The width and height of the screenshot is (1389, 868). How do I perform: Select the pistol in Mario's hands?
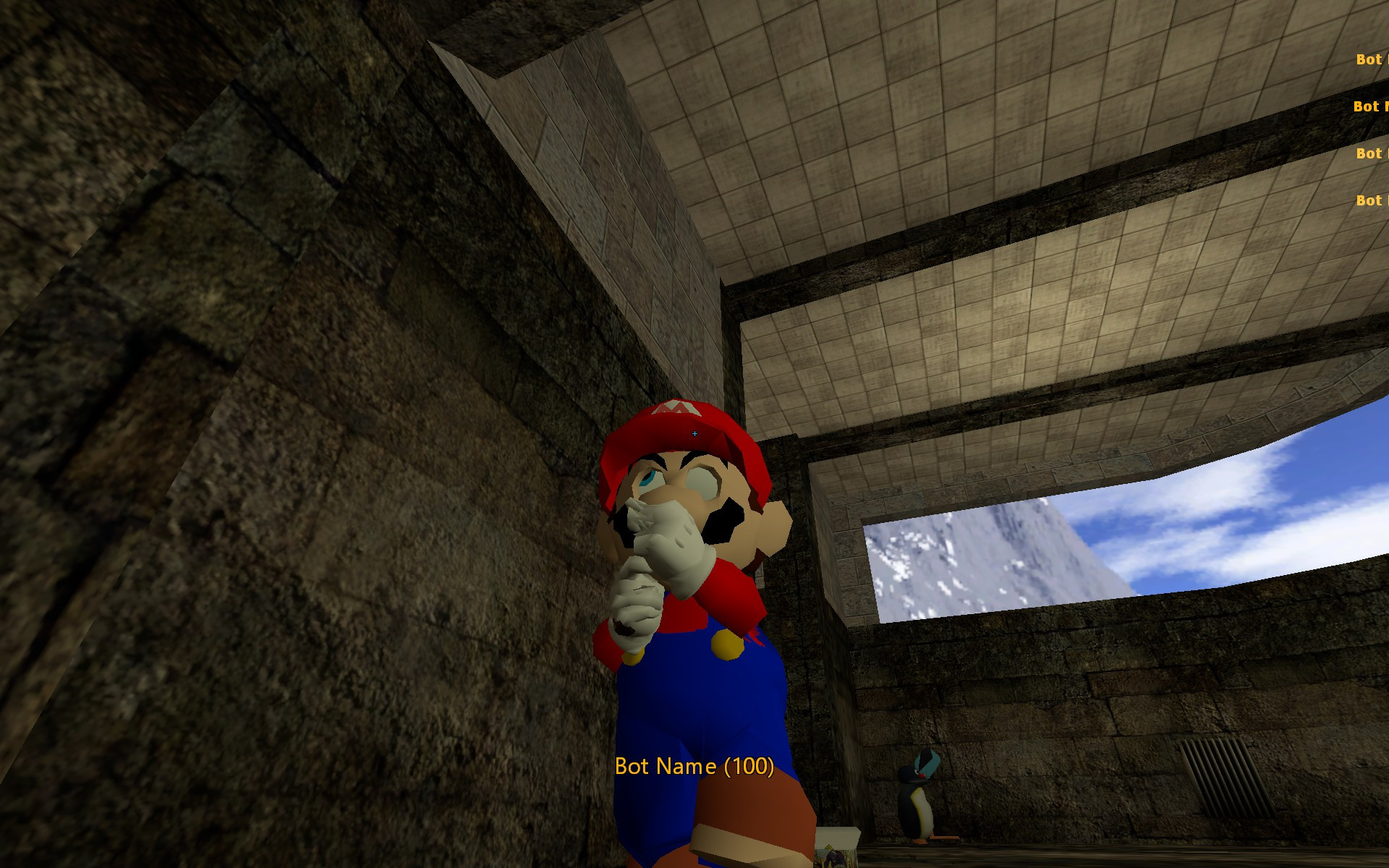pos(624,628)
